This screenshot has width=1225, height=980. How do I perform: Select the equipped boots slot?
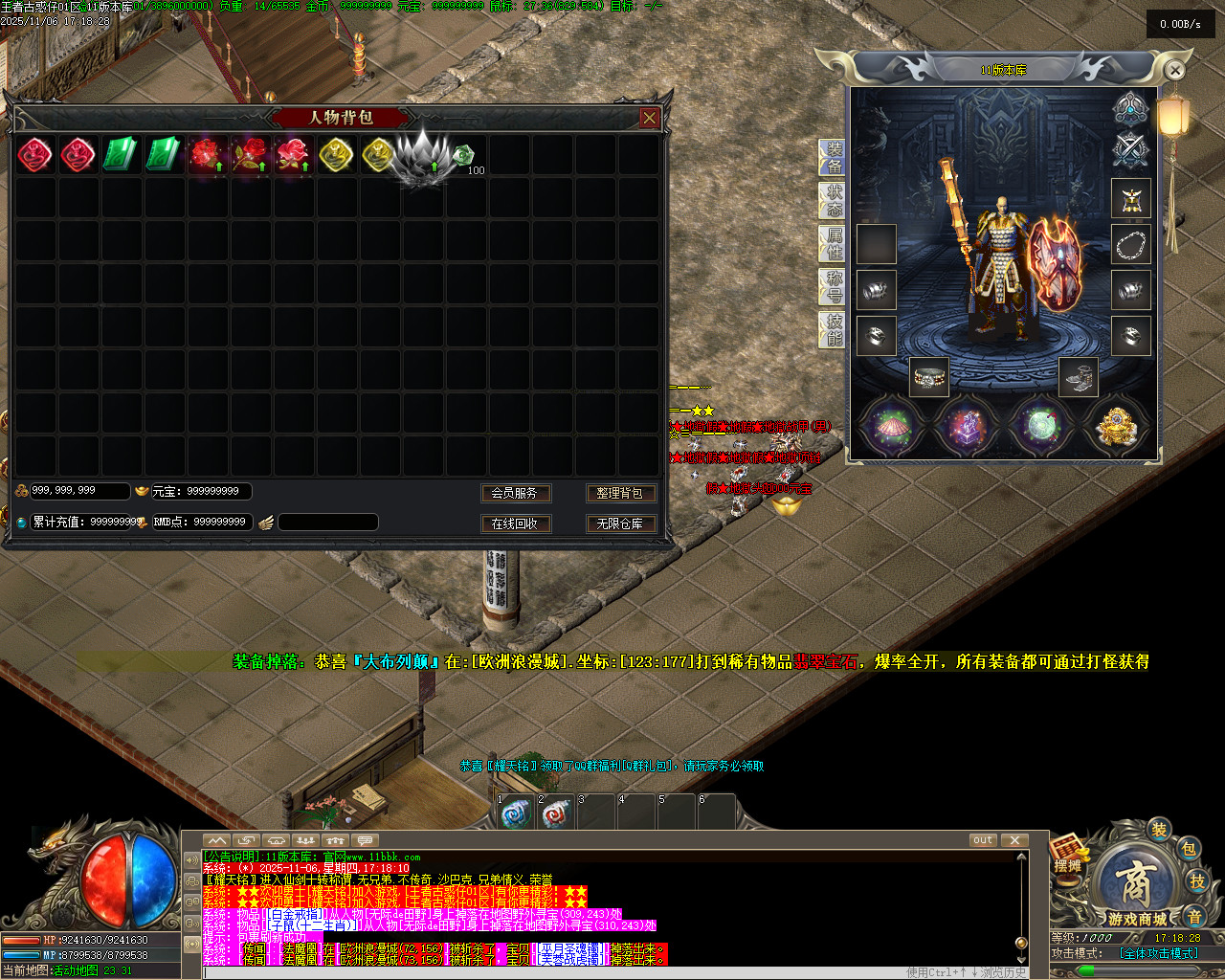(1079, 377)
